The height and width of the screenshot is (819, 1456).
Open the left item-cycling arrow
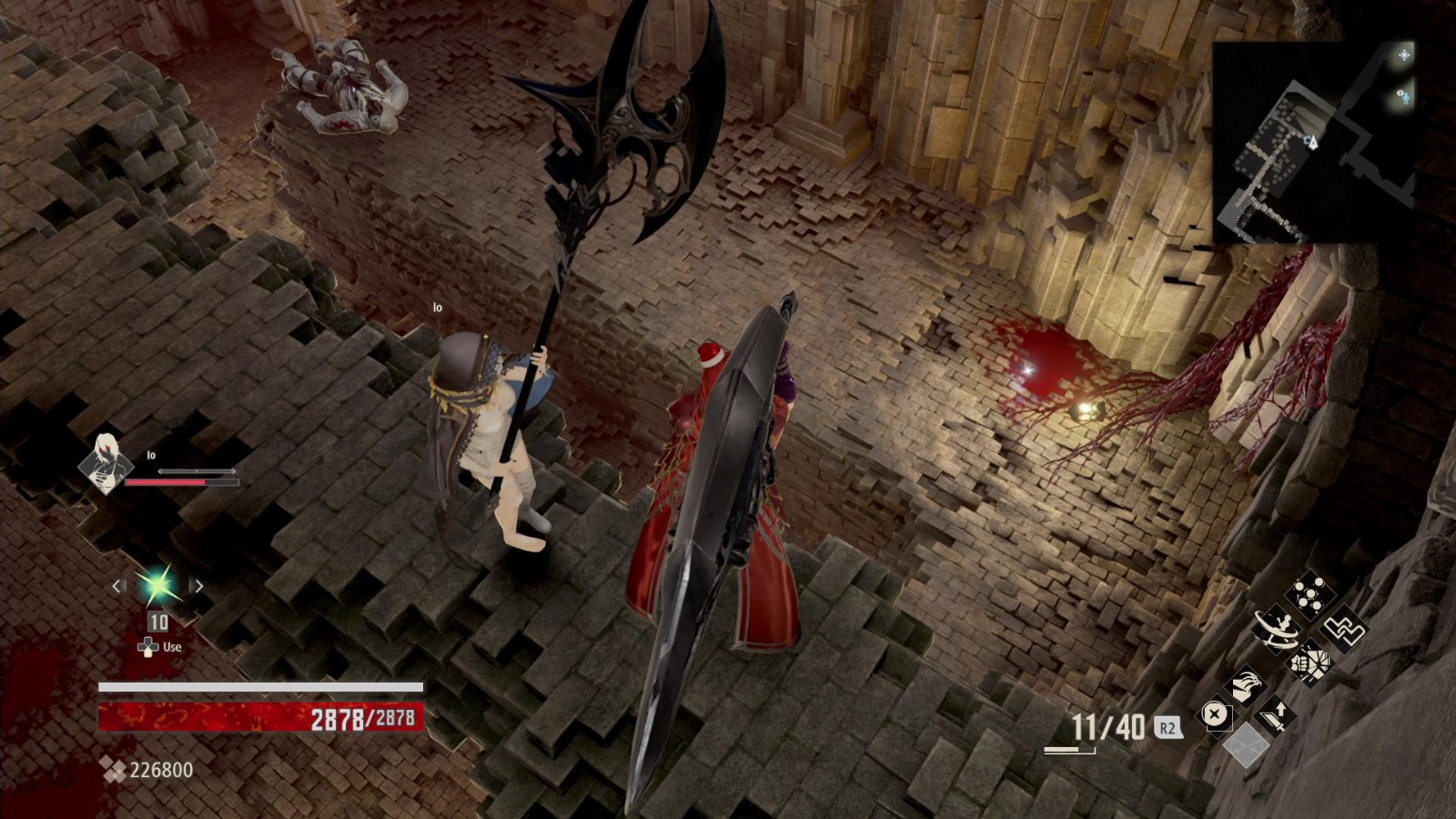[116, 587]
